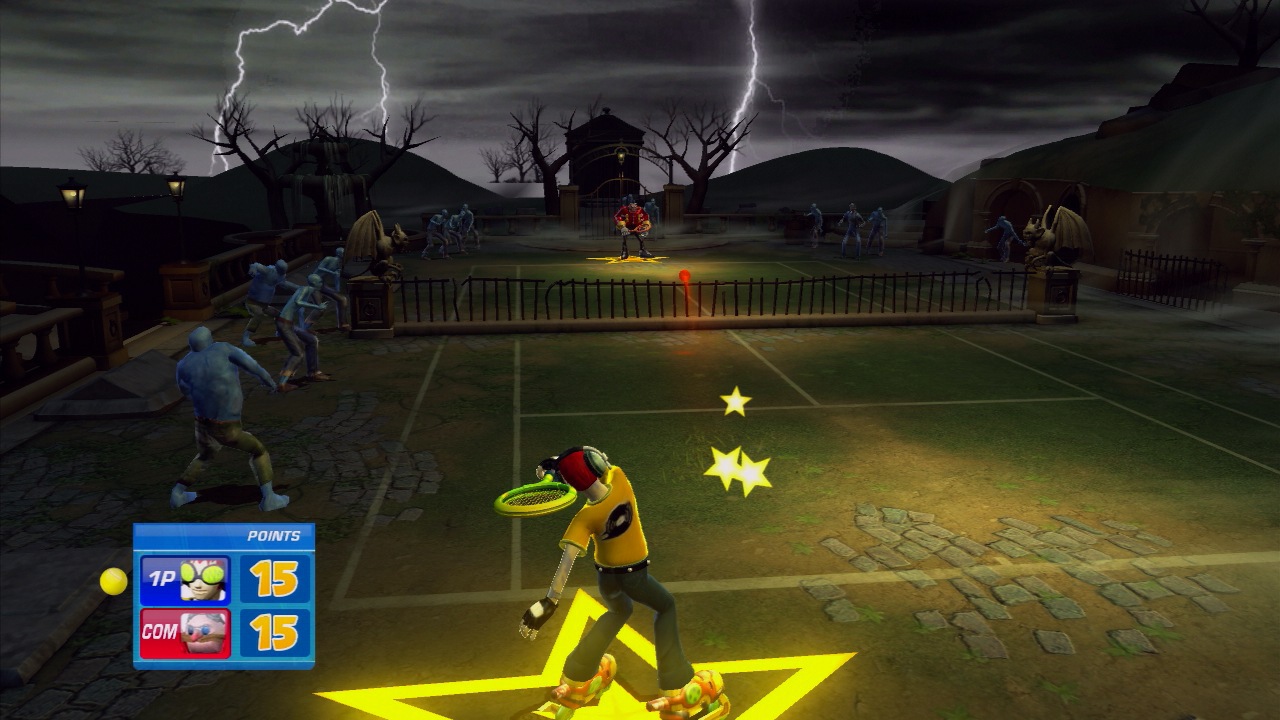The width and height of the screenshot is (1280, 720).
Task: Click the 1P score showing 15
Action: coord(277,580)
